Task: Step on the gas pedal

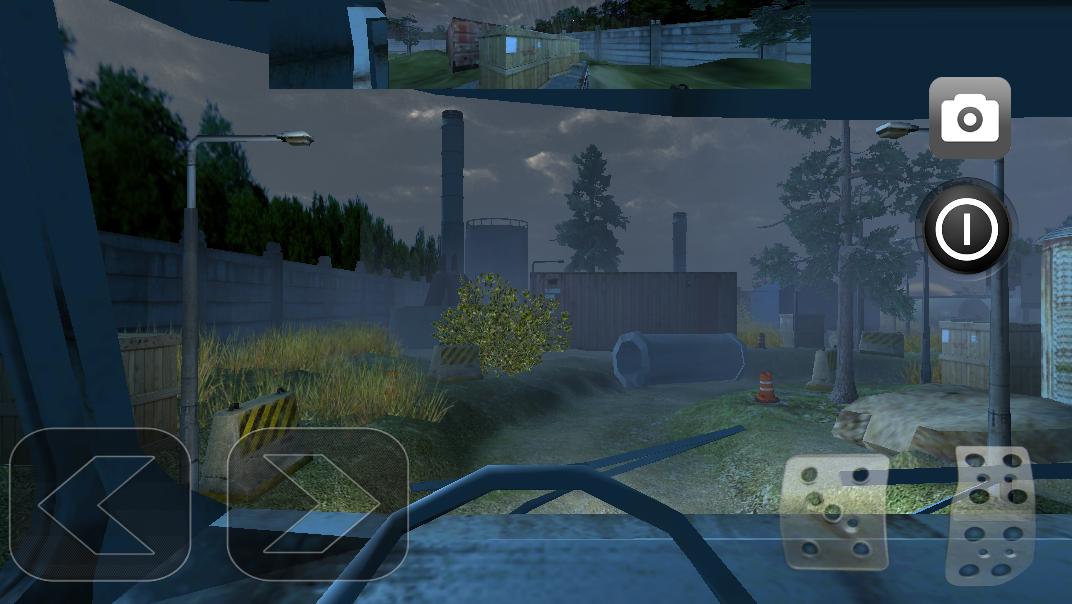Action: (990, 514)
